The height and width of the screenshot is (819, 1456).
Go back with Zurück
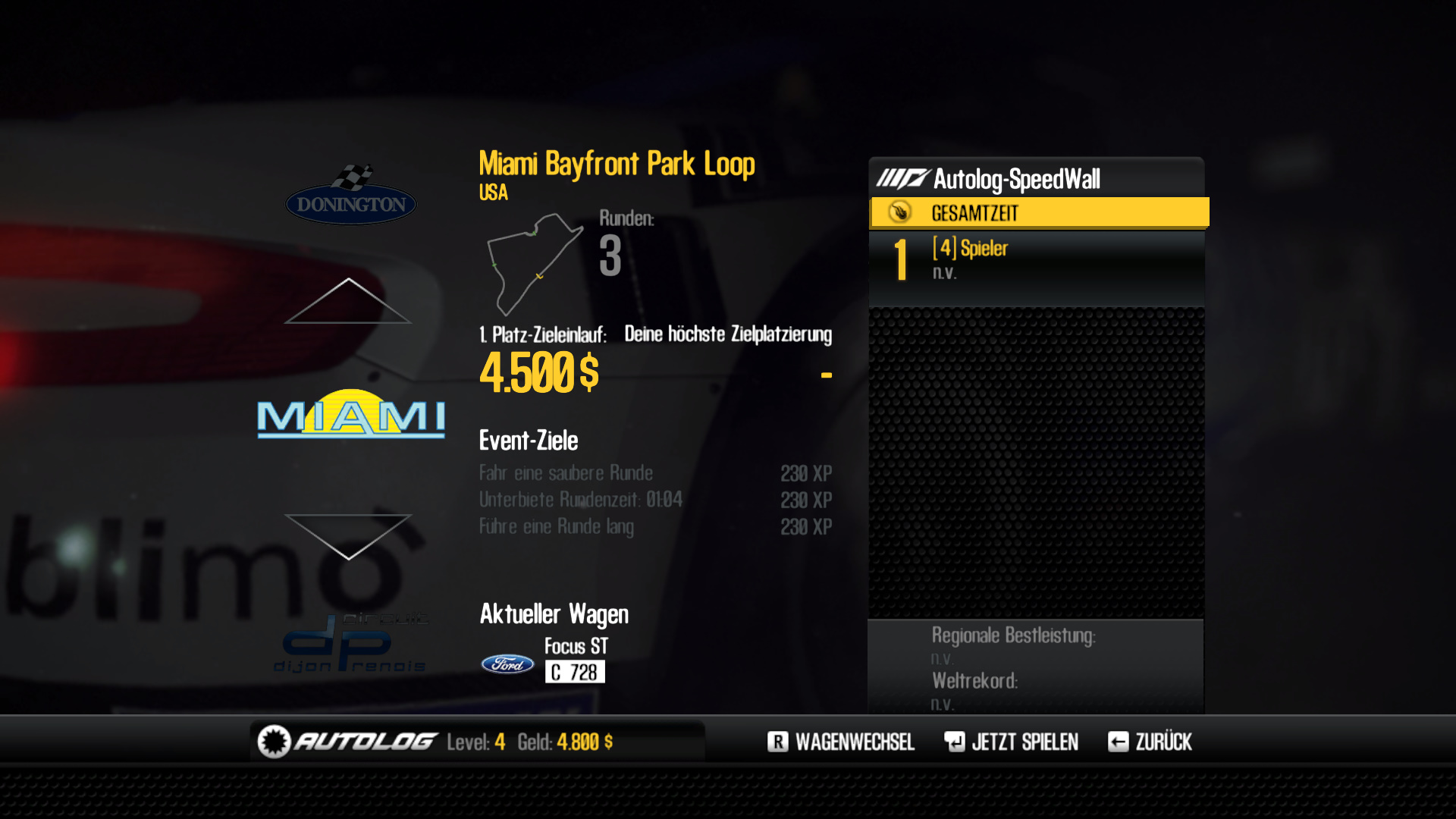click(x=1150, y=742)
